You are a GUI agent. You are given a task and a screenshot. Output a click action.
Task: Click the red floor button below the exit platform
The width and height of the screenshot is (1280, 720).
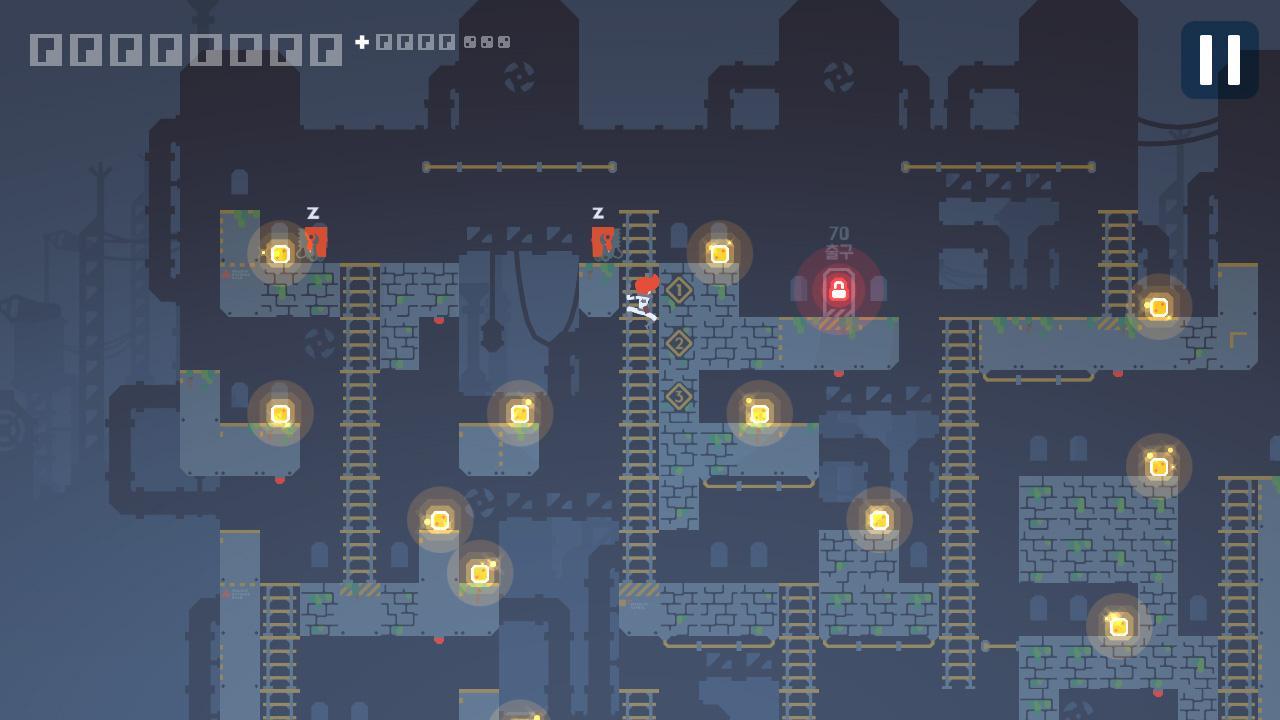tap(838, 374)
